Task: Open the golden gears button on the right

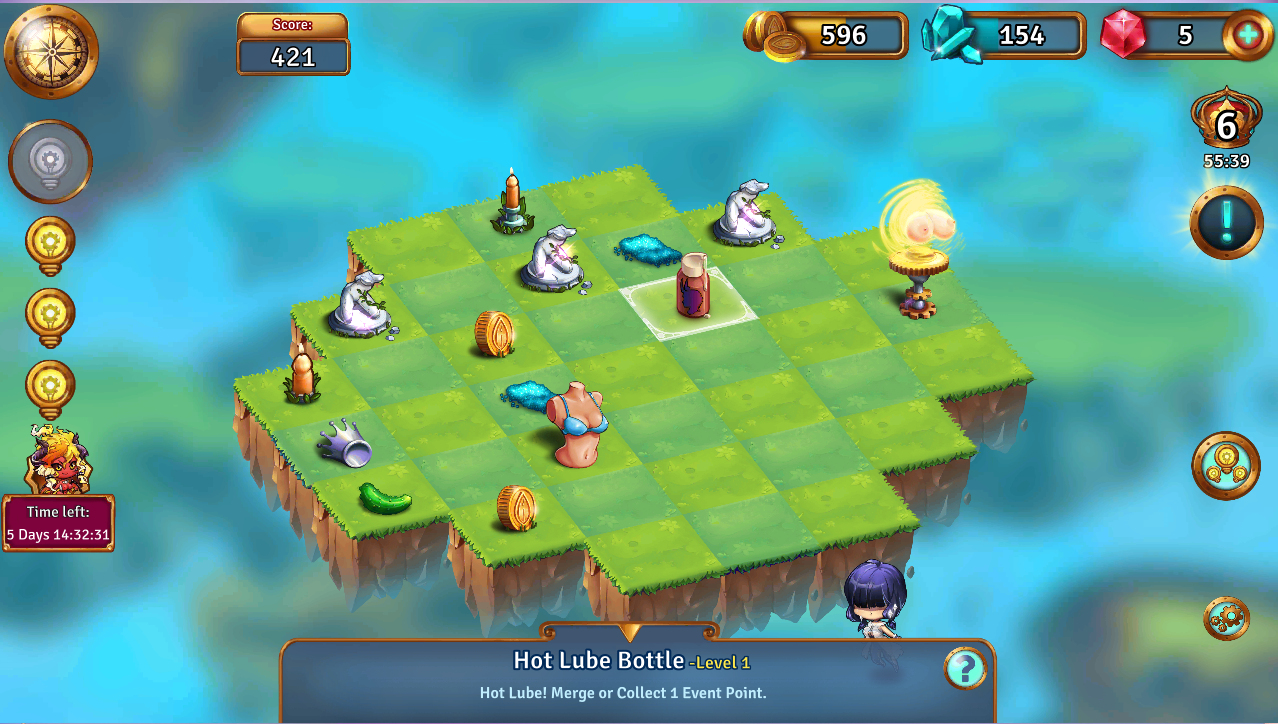Action: coord(1225,466)
